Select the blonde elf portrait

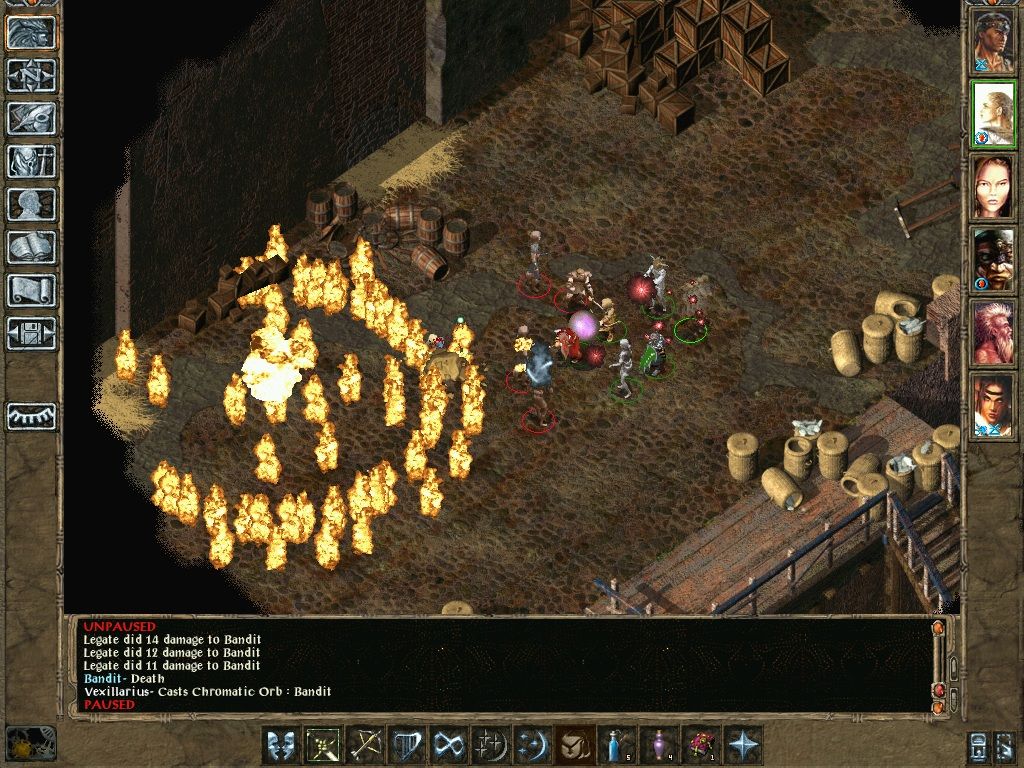[994, 115]
